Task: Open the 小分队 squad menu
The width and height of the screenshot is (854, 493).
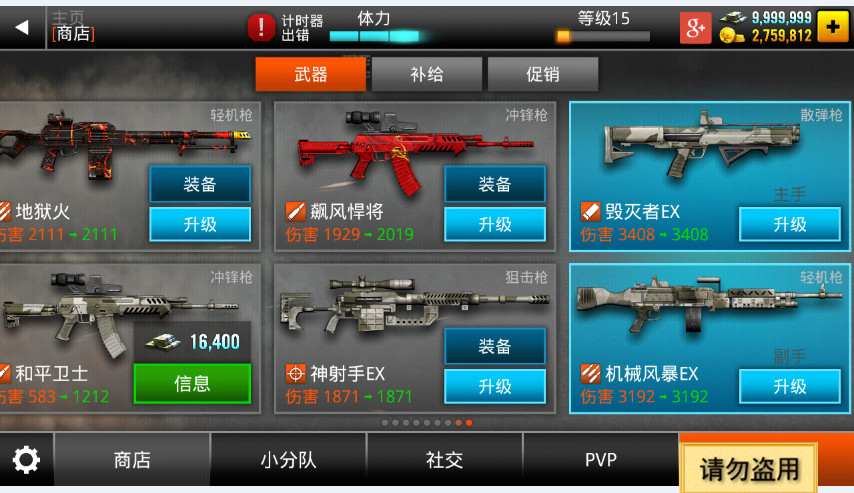Action: pyautogui.click(x=288, y=460)
